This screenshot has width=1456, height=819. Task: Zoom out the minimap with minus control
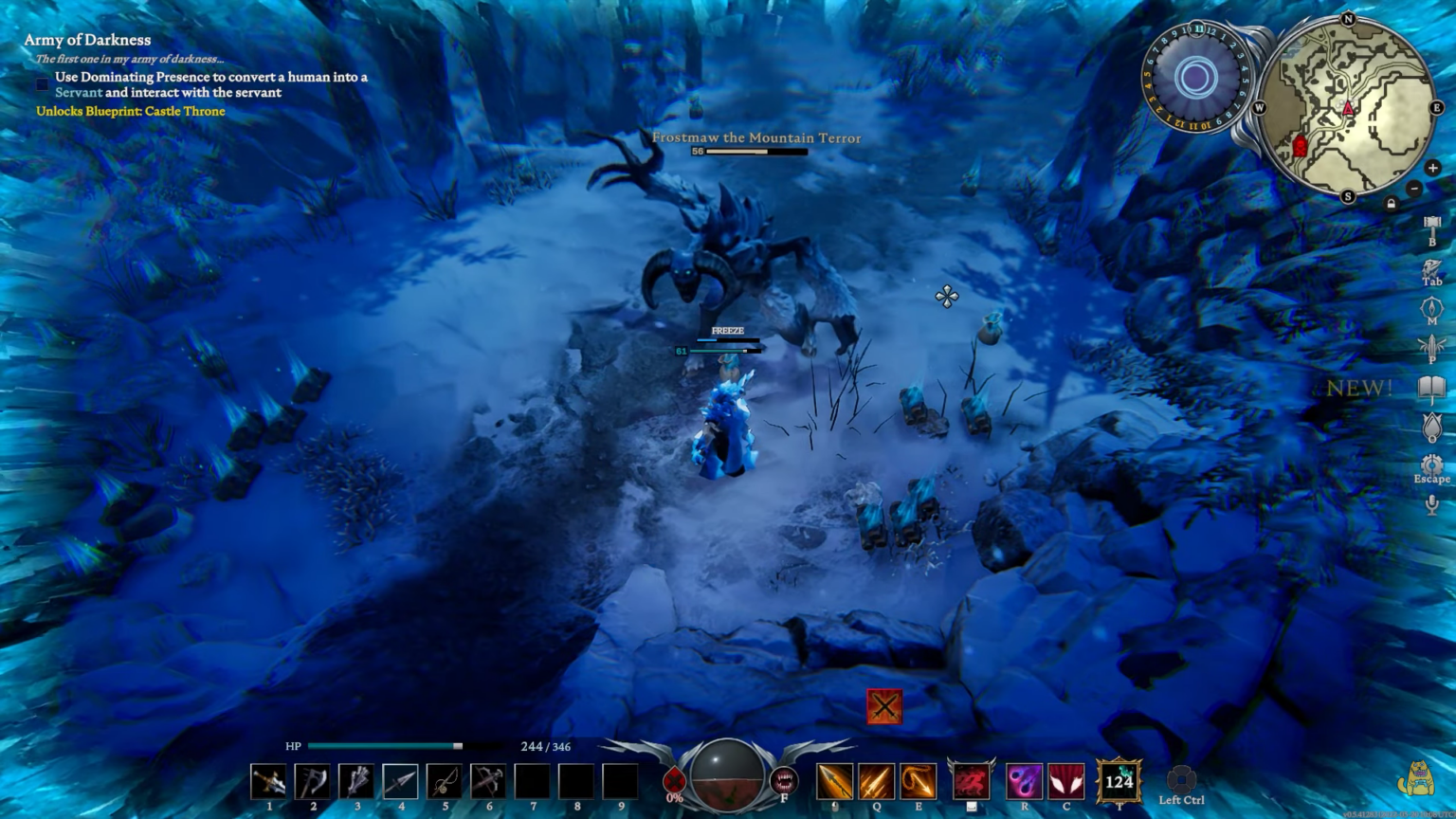click(x=1413, y=189)
